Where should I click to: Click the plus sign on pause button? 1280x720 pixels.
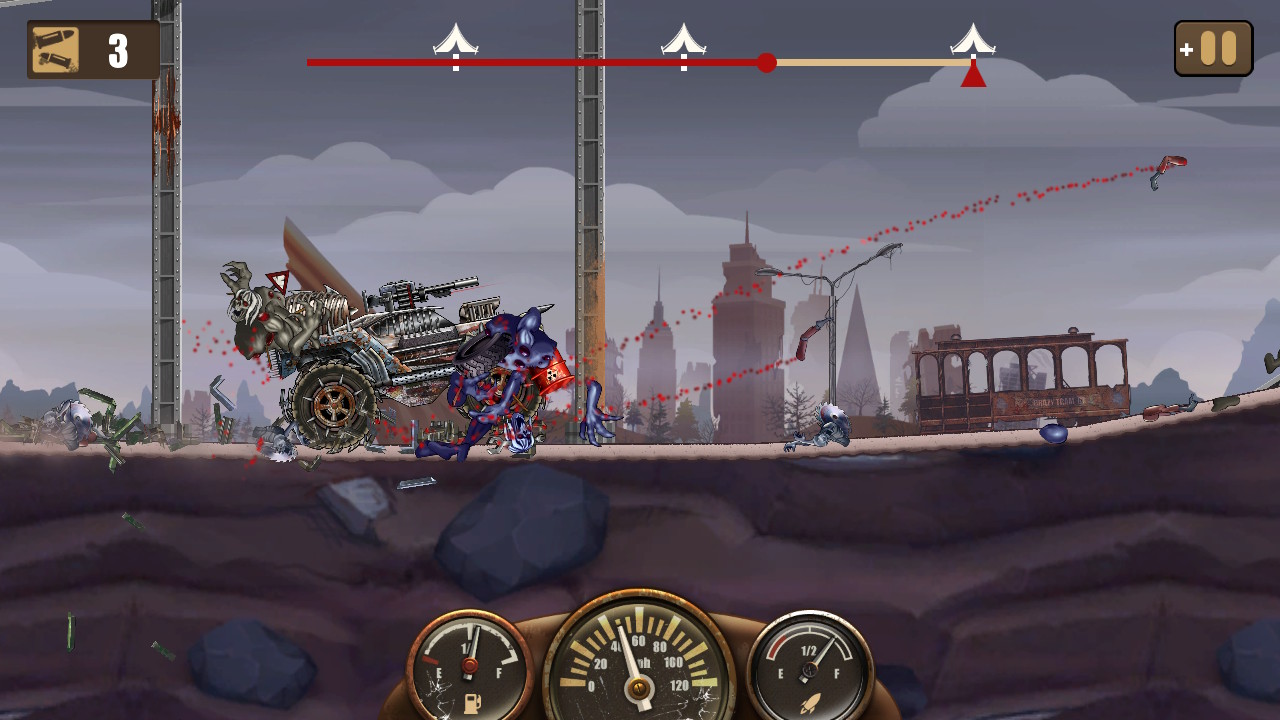pos(1187,50)
